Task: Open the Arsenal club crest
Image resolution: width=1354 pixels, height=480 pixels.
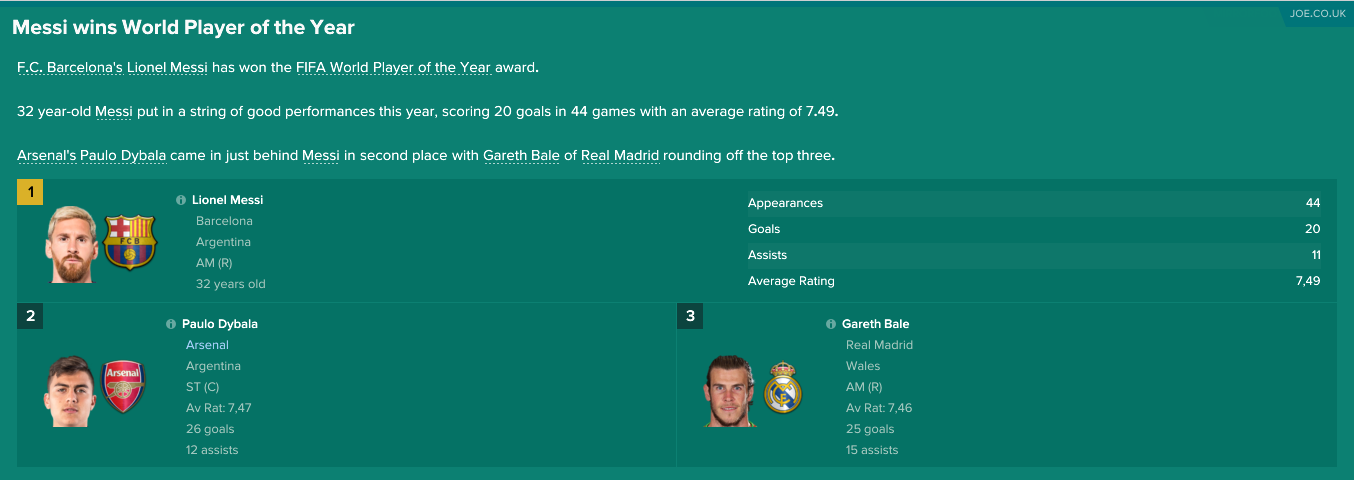Action: (x=125, y=386)
